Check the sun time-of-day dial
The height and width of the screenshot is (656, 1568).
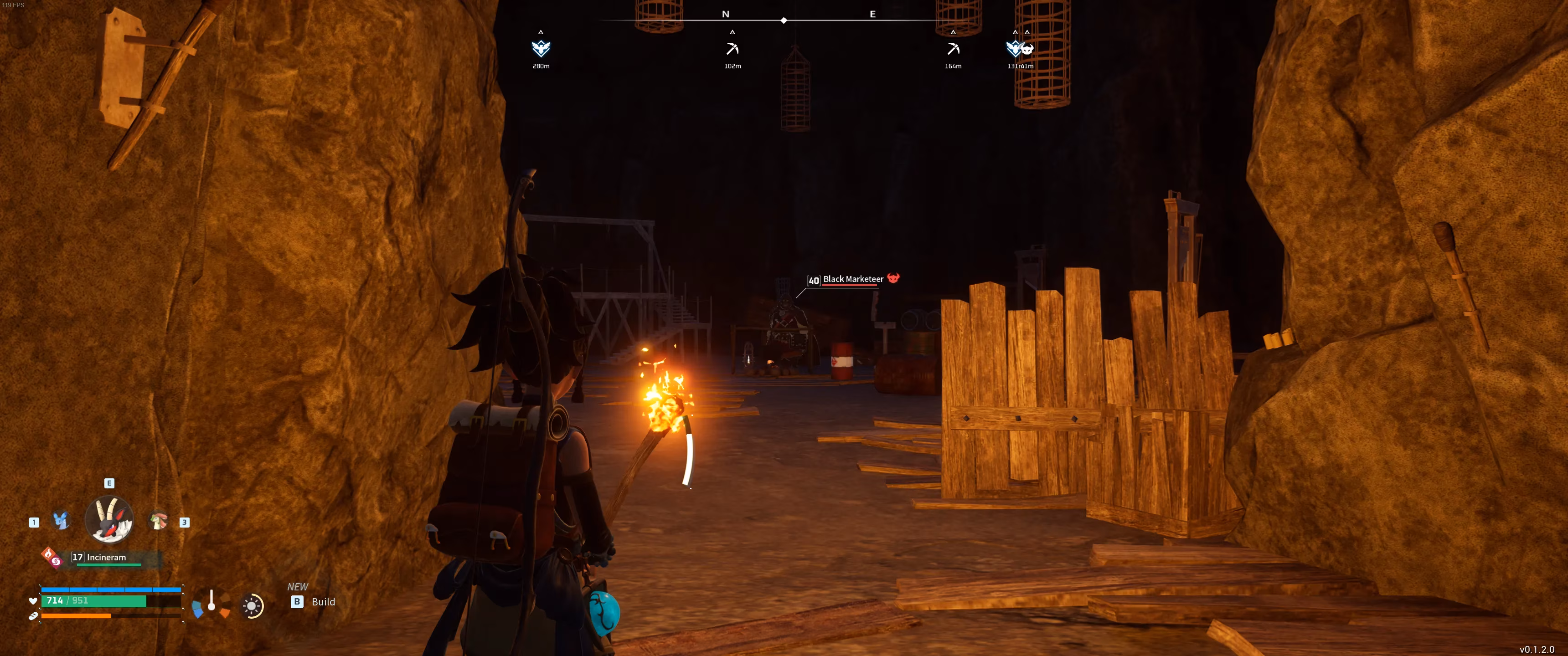252,605
